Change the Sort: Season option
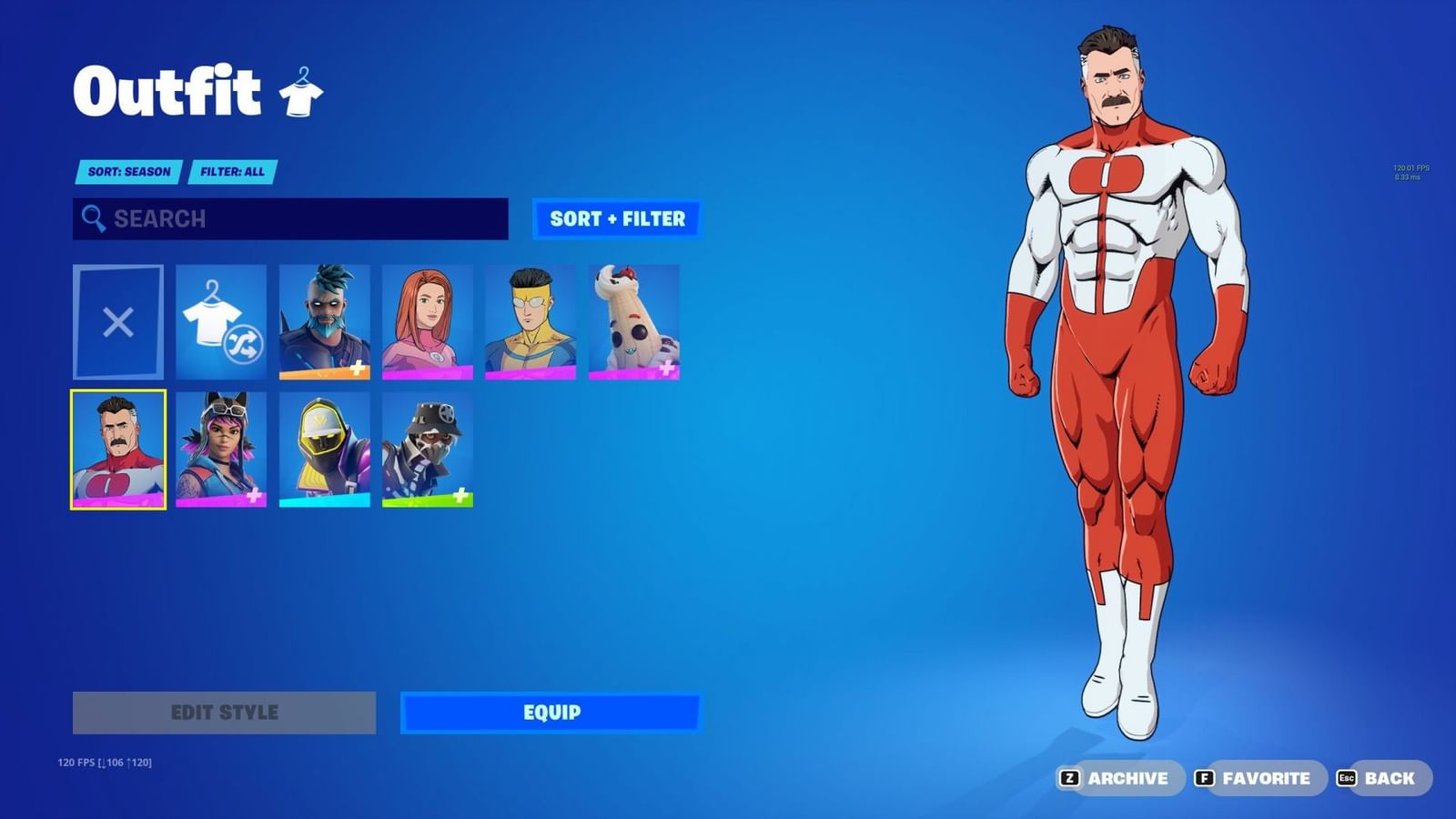Screen dimensions: 1456x819 coord(127,172)
